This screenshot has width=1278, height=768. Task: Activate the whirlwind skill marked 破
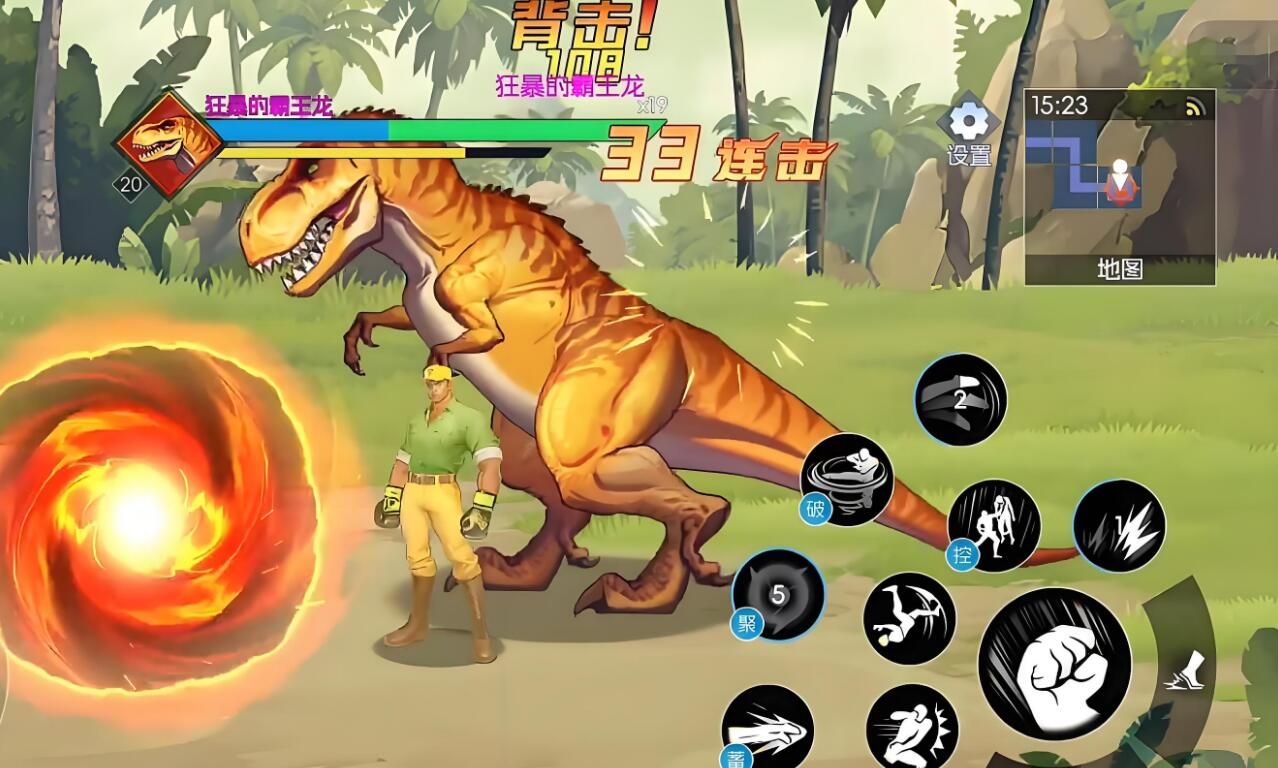(x=847, y=479)
